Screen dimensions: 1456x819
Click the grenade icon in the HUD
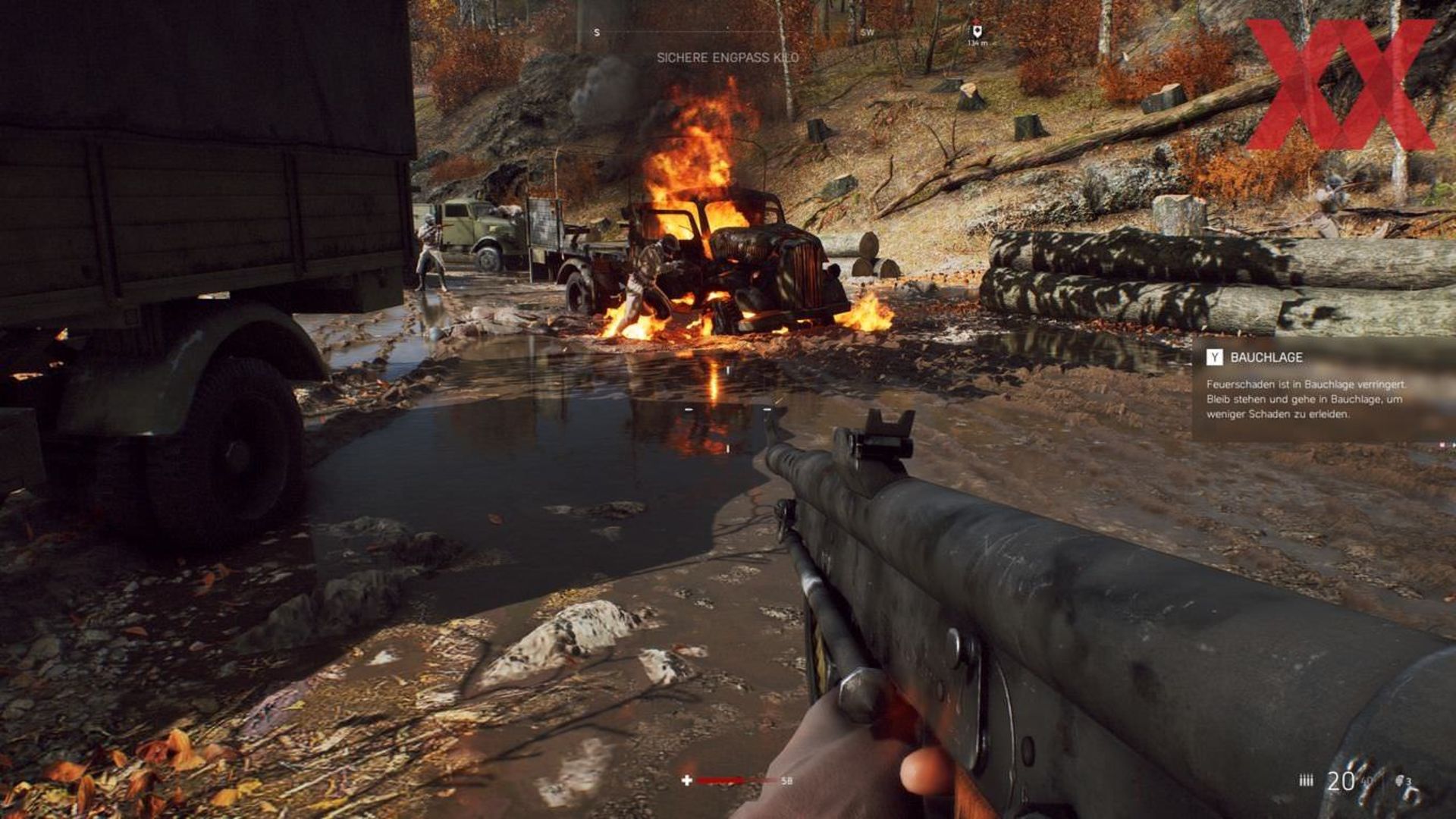(1401, 780)
